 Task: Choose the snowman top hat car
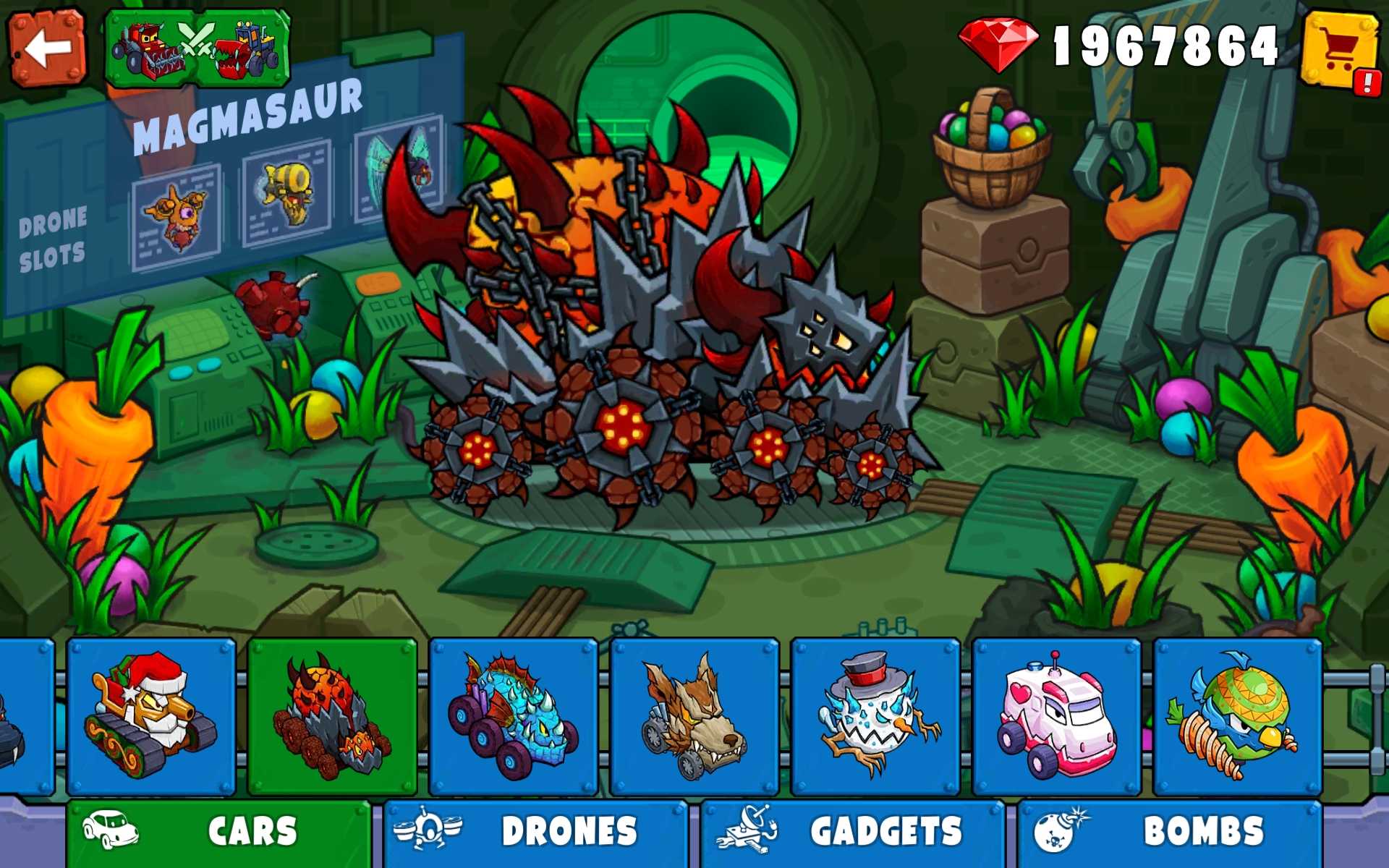coord(875,716)
